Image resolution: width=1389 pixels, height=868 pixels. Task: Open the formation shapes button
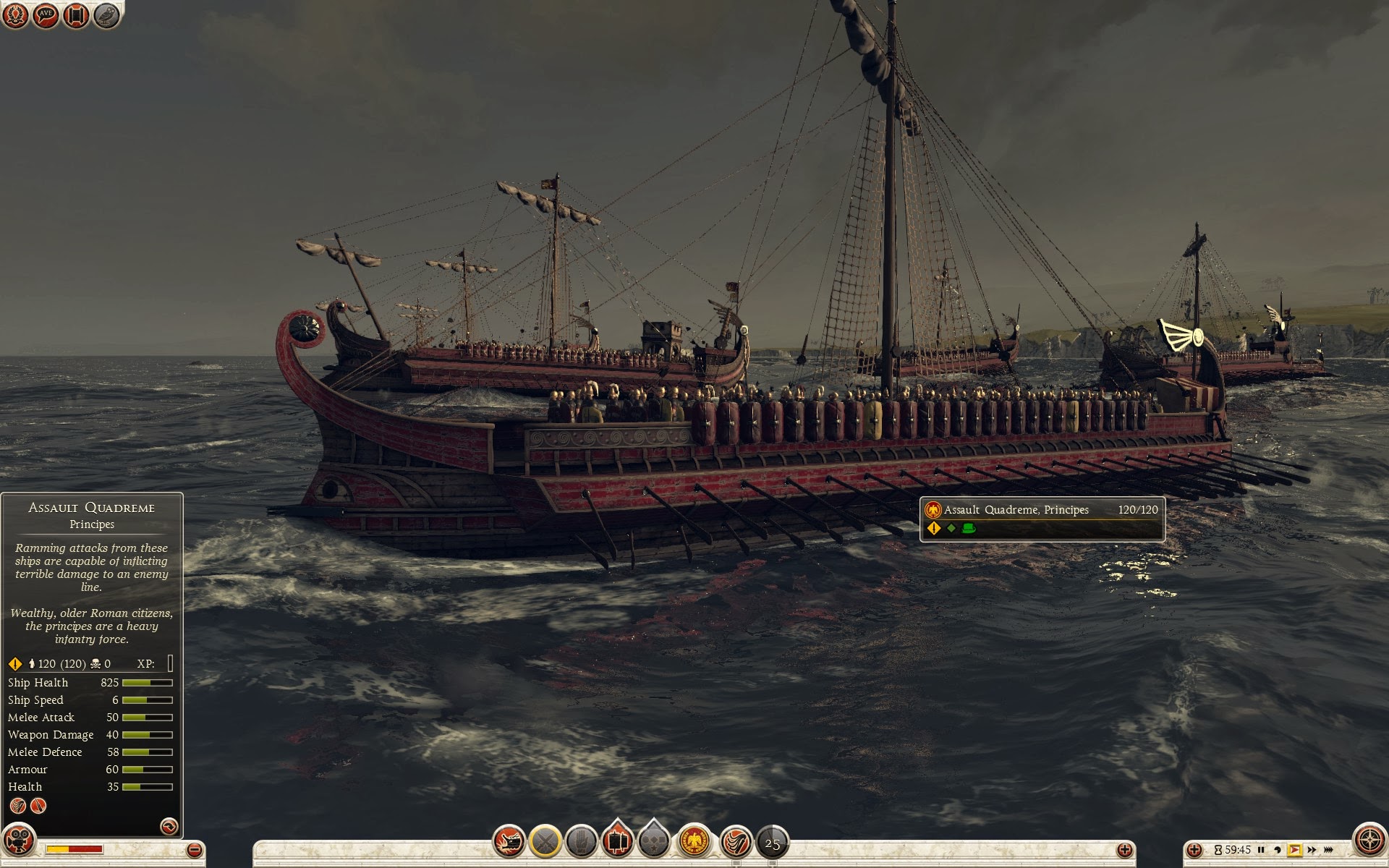(x=655, y=842)
